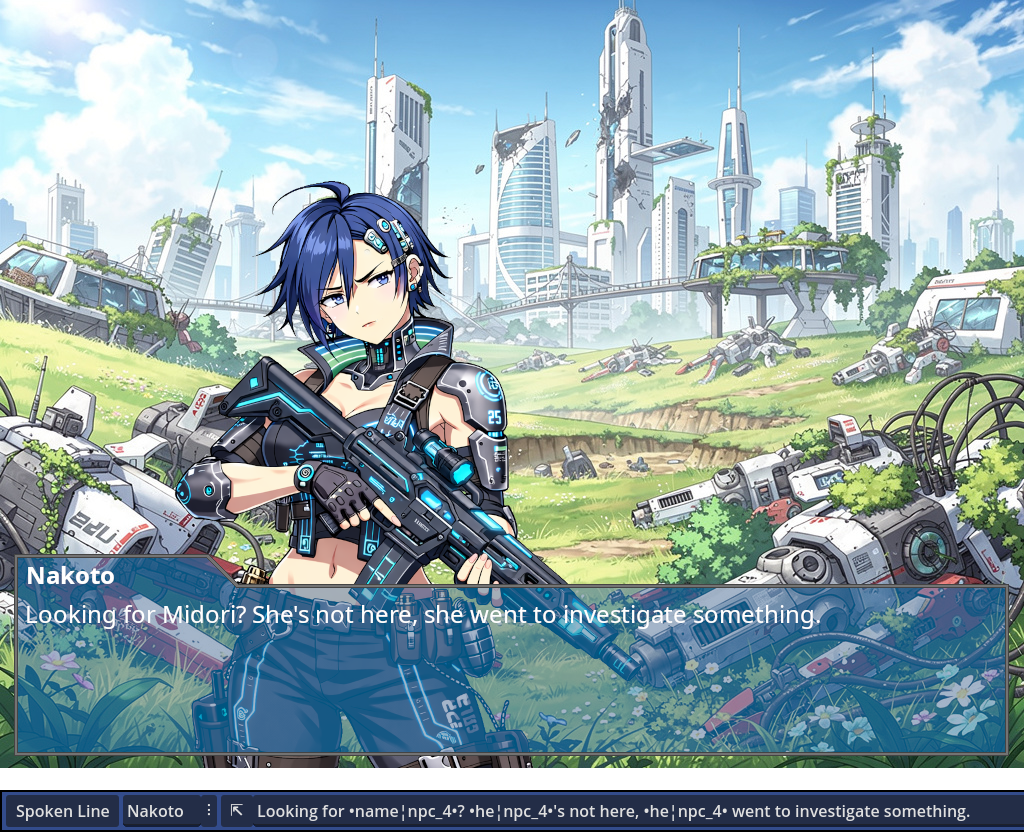
Task: Click the diagonal arrow expand icon
Action: point(236,810)
